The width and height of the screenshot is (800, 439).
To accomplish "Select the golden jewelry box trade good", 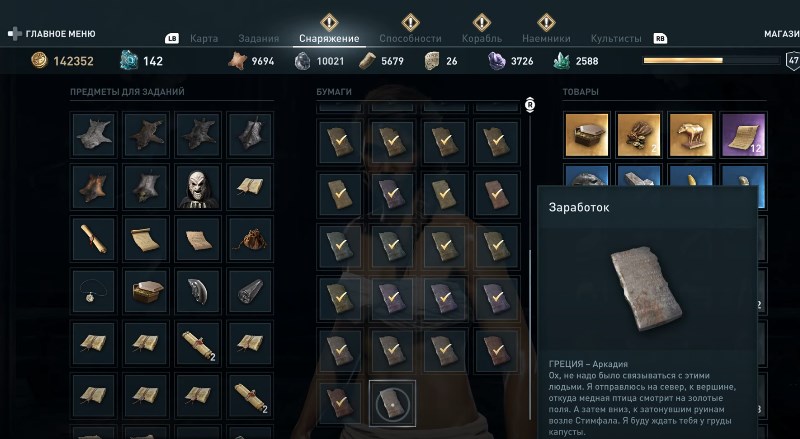I will coord(587,134).
